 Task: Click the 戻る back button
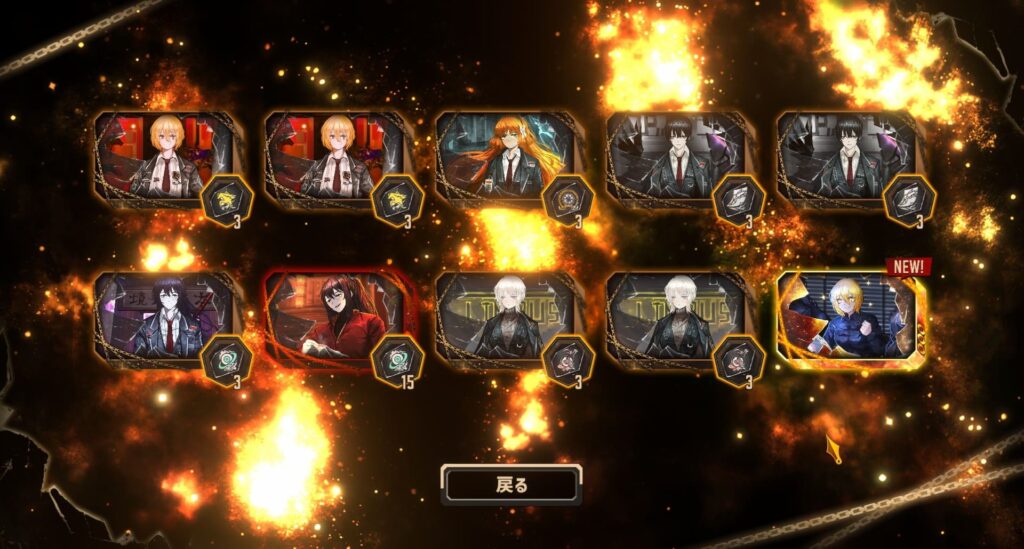(511, 485)
